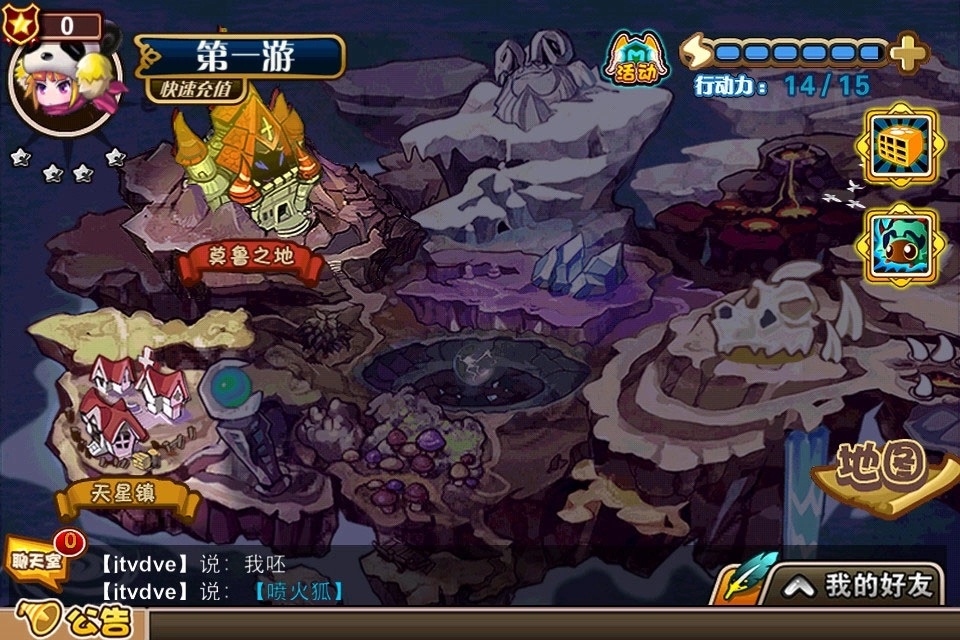Screen dimensions: 960x640
Task: Click the 【喷火狐】 chat link
Action: tap(300, 591)
